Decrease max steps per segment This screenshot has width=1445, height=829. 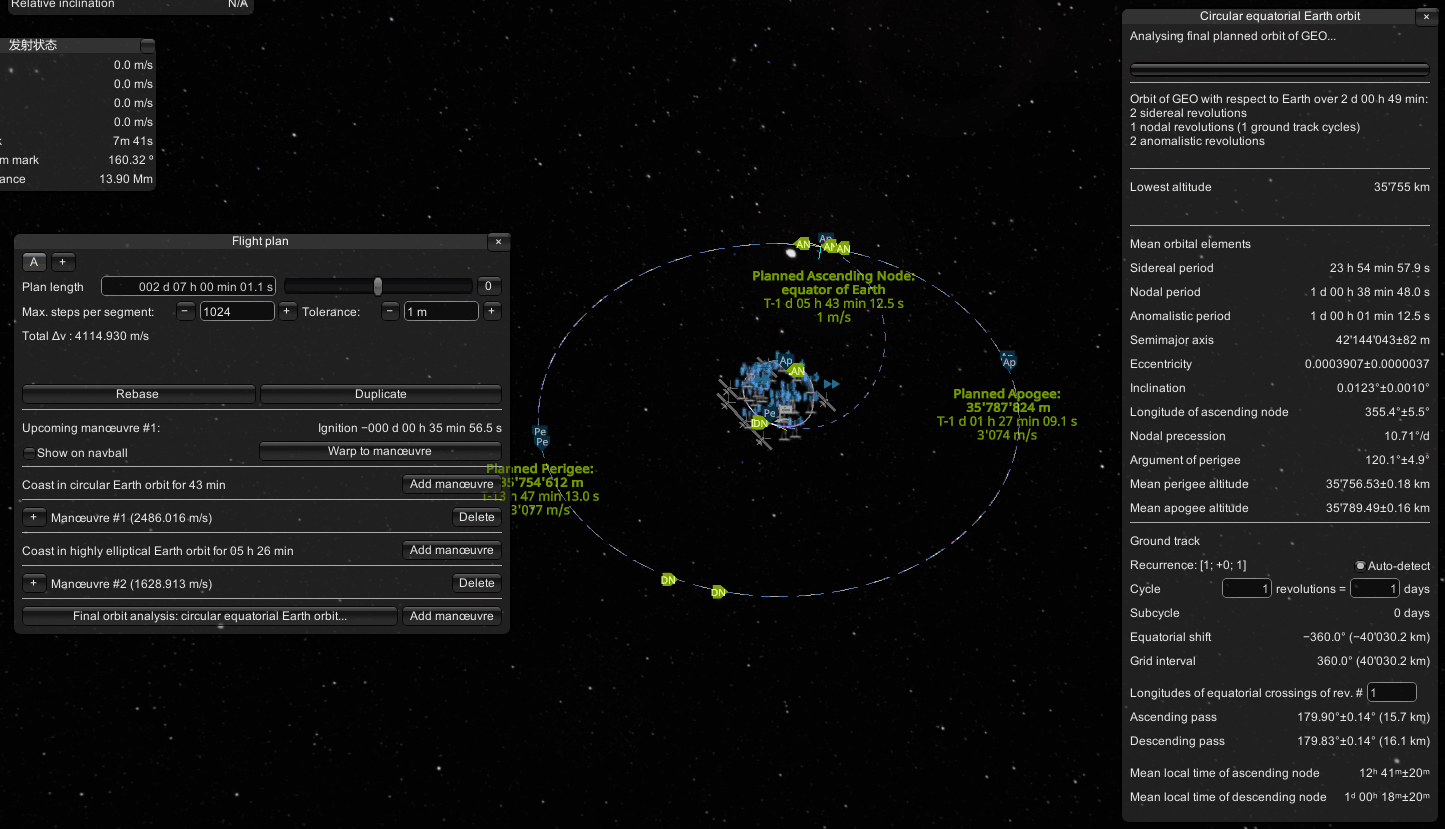coord(186,312)
